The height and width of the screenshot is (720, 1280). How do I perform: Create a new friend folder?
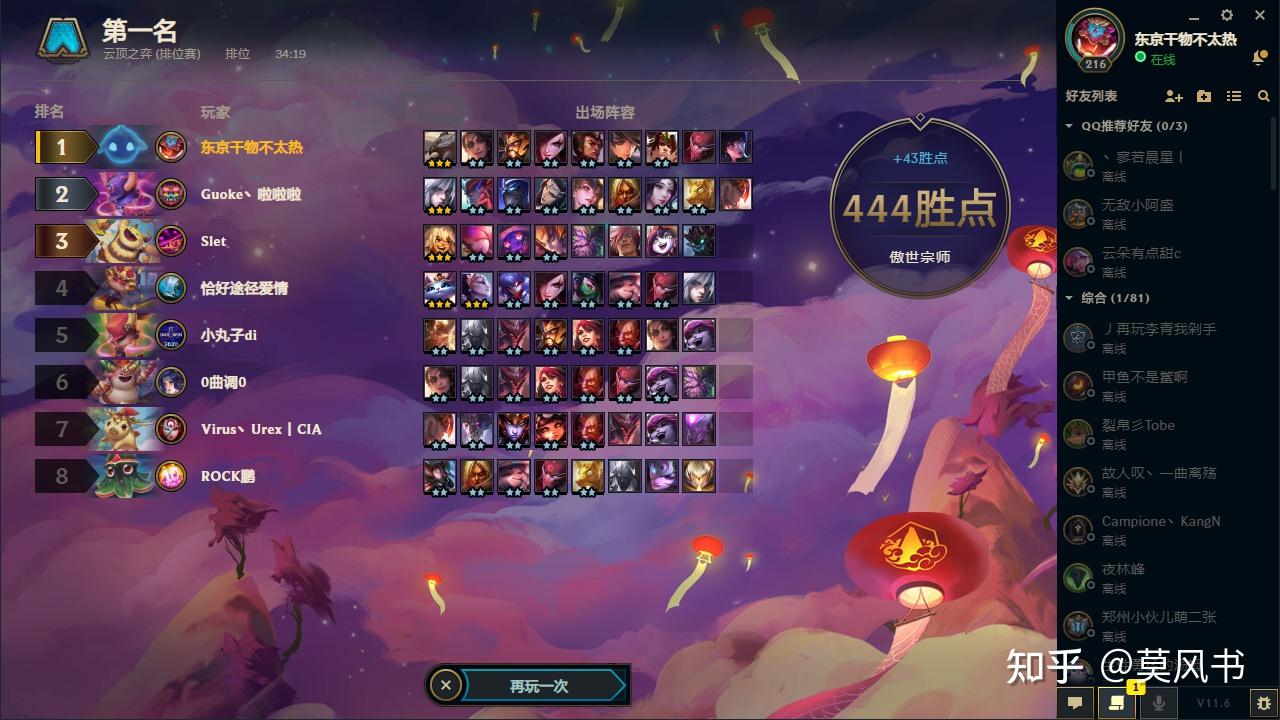point(1204,96)
